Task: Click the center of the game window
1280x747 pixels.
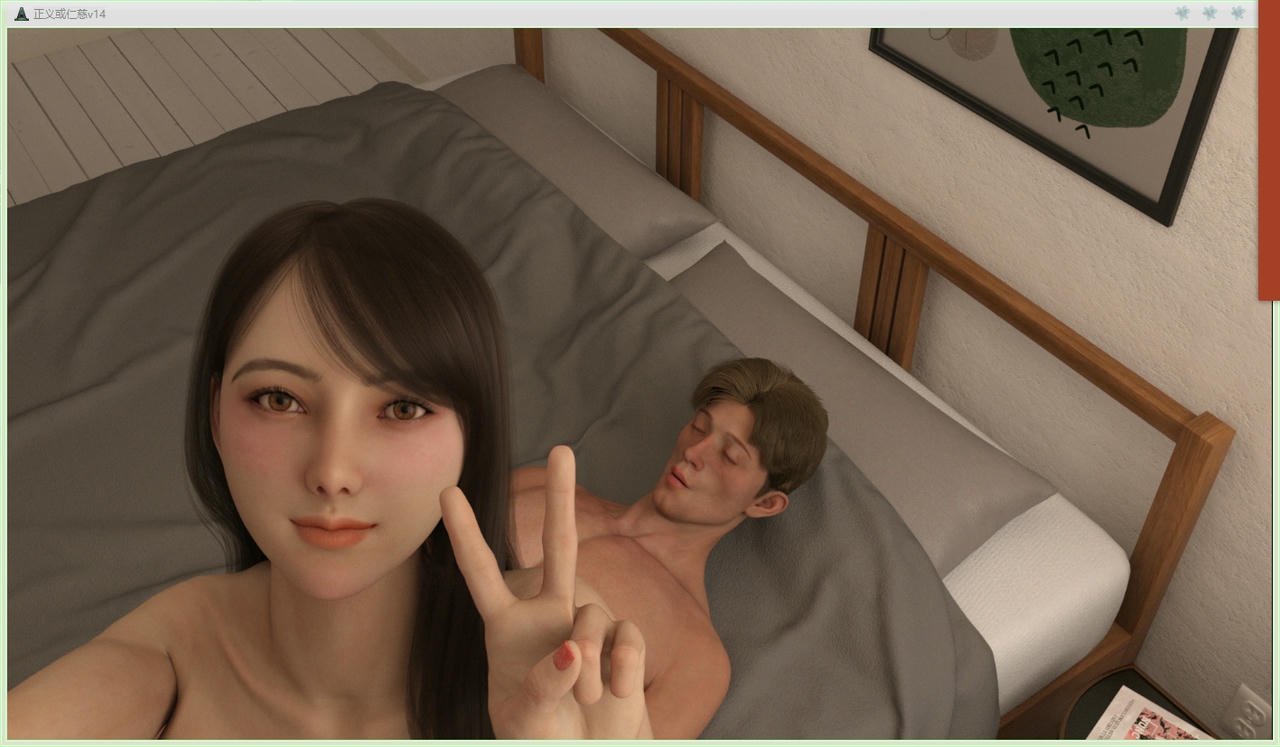Action: (x=640, y=387)
